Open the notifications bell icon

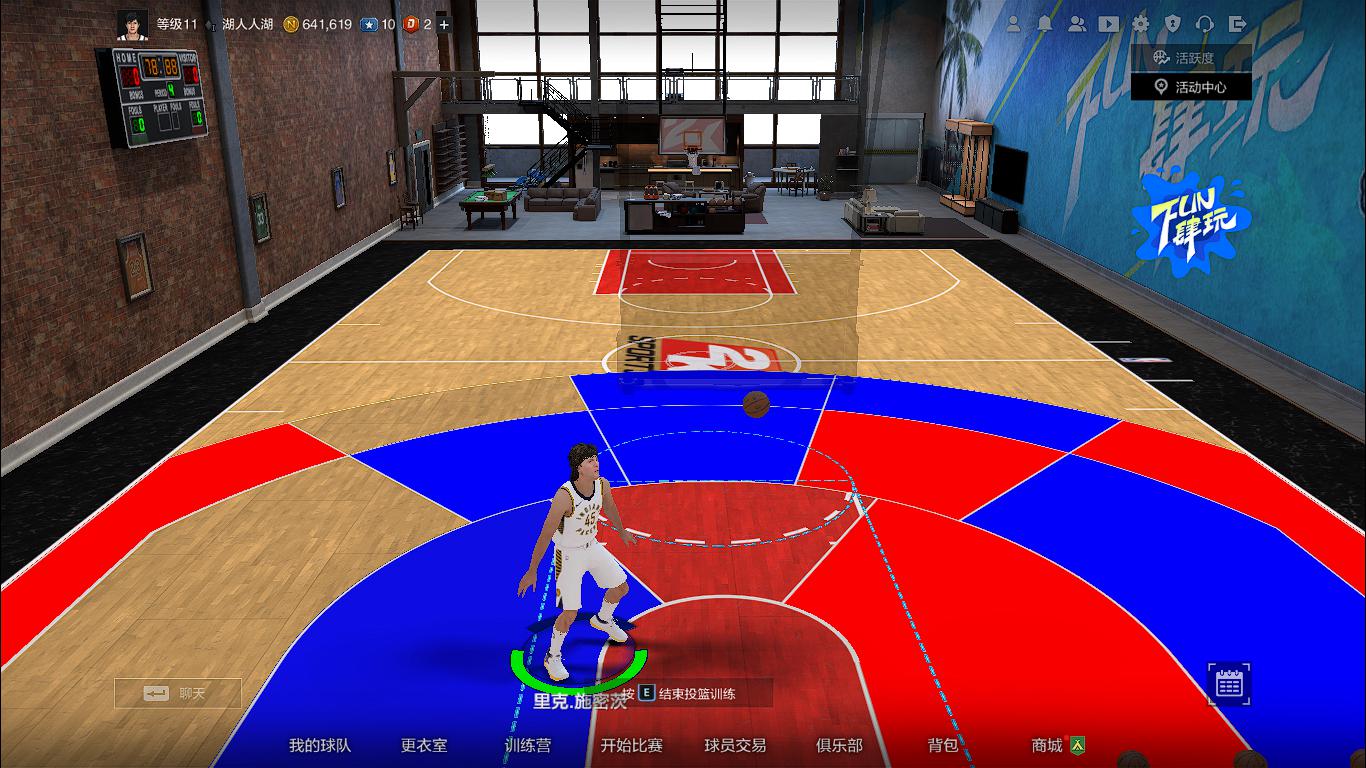coord(1044,23)
